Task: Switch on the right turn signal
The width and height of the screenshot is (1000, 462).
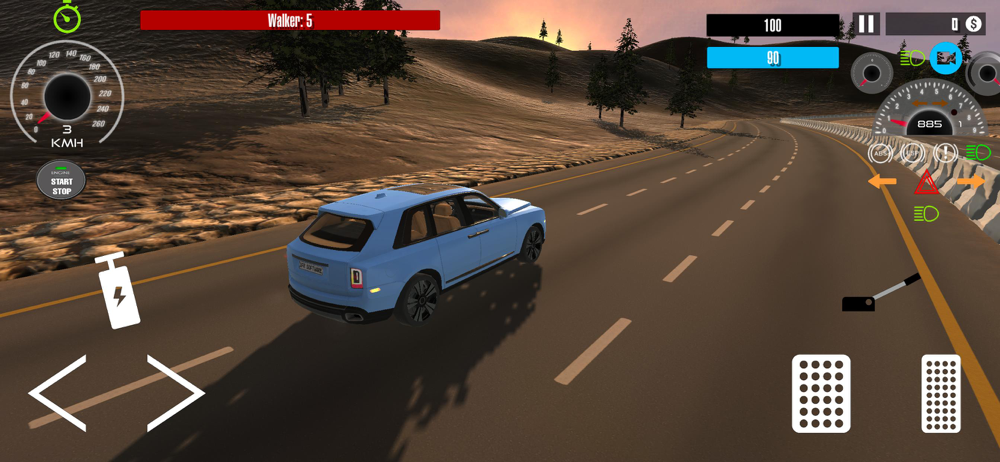Action: (x=970, y=182)
